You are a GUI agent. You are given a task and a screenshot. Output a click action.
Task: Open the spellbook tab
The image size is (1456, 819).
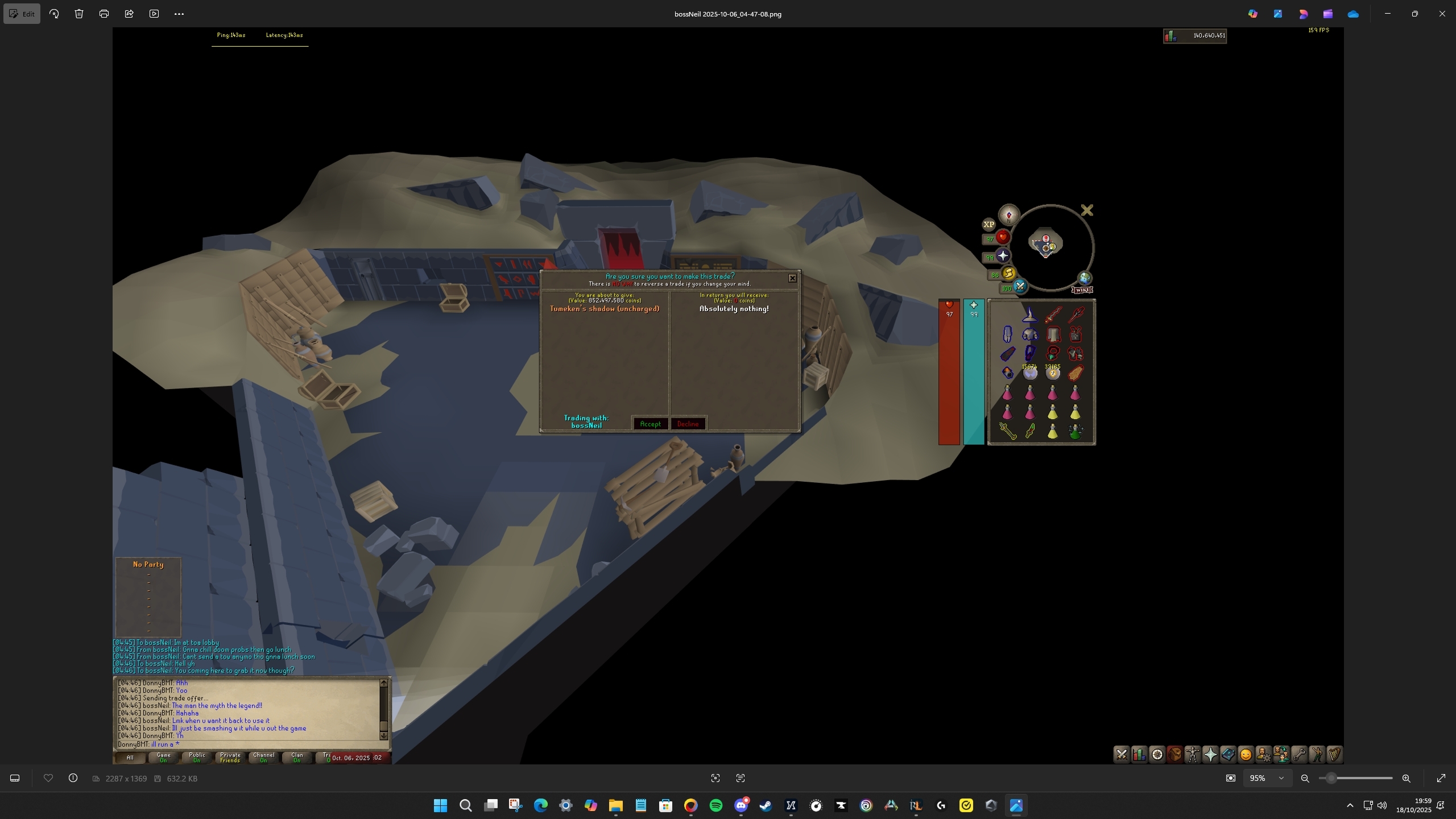point(1228,755)
